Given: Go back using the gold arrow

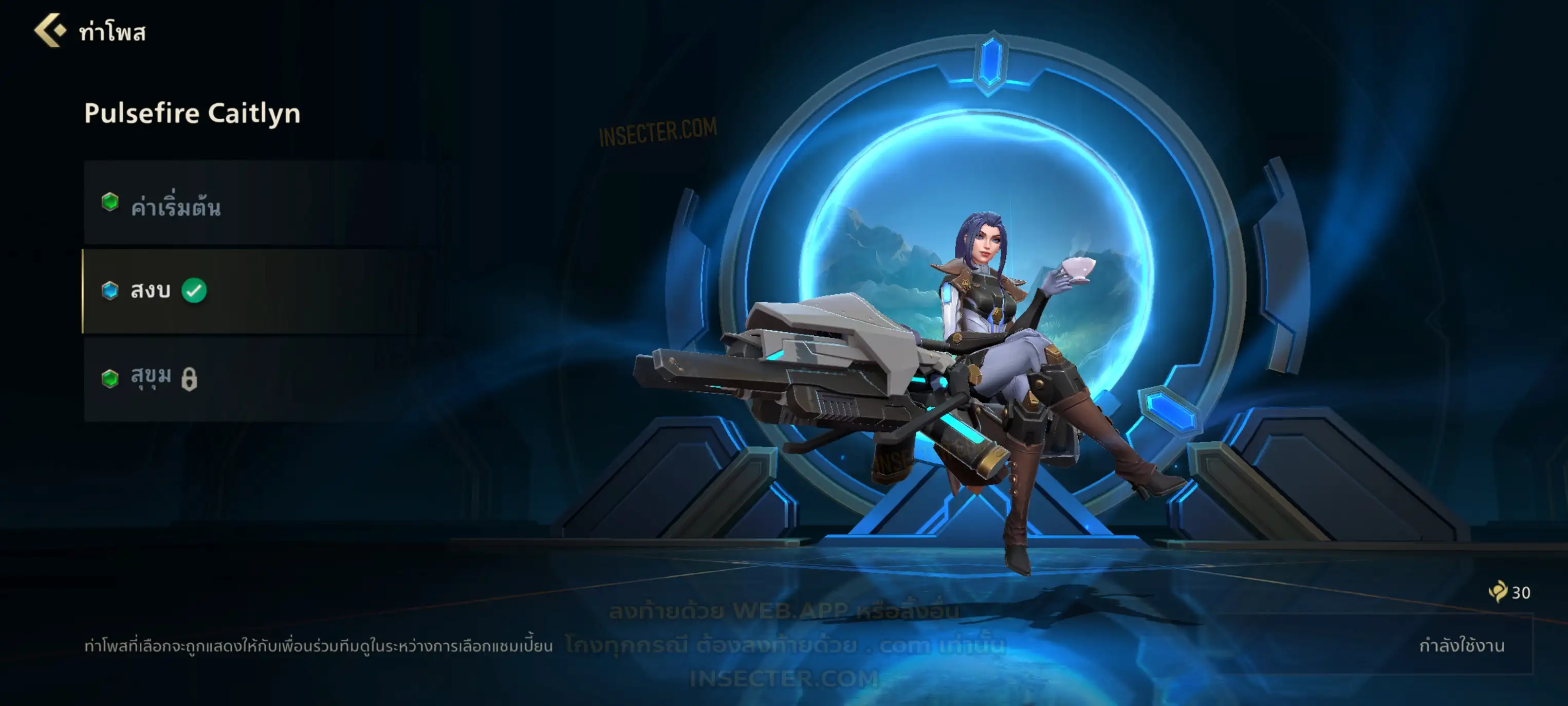Looking at the screenshot, I should (x=50, y=30).
